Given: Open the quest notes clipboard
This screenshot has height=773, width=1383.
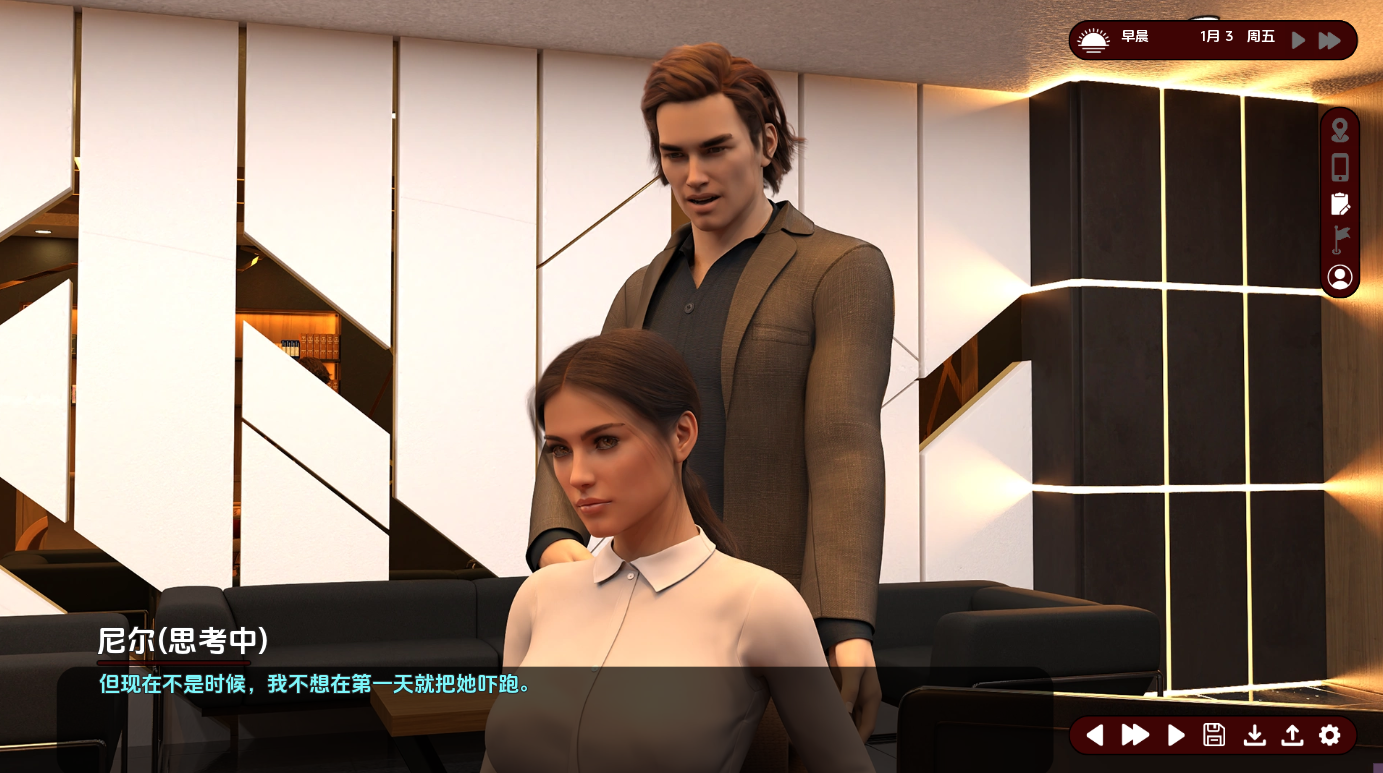Looking at the screenshot, I should click(x=1339, y=204).
